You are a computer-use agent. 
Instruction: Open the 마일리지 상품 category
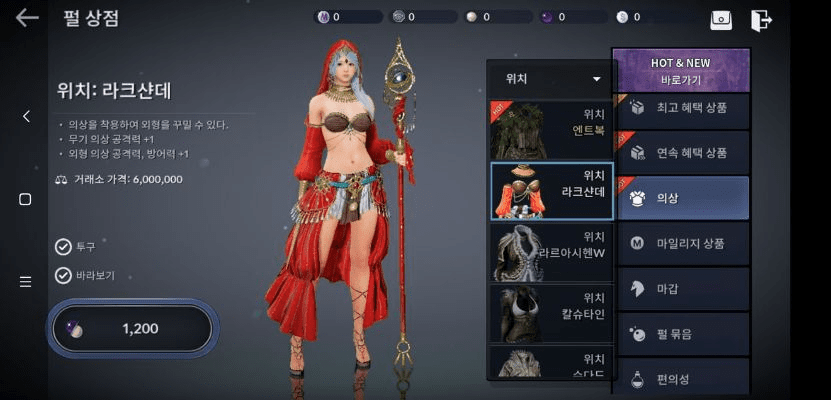pyautogui.click(x=681, y=243)
